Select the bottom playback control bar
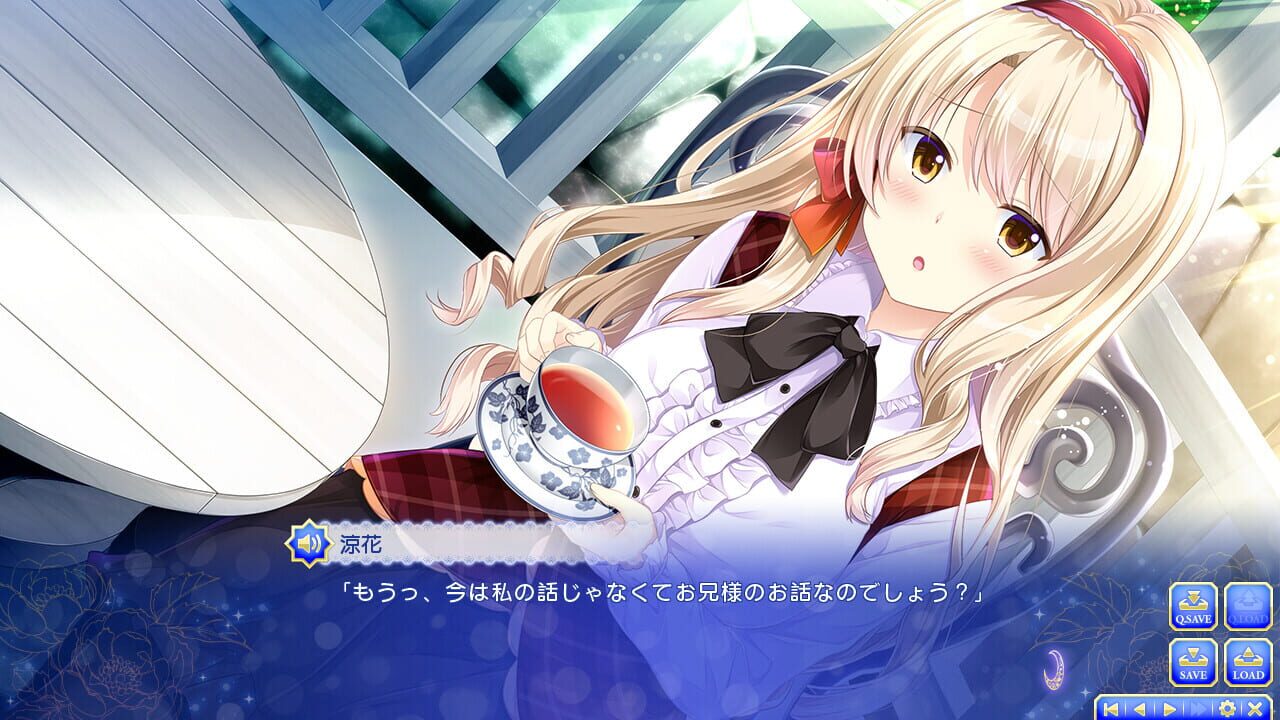The image size is (1280, 720). pos(1183,707)
